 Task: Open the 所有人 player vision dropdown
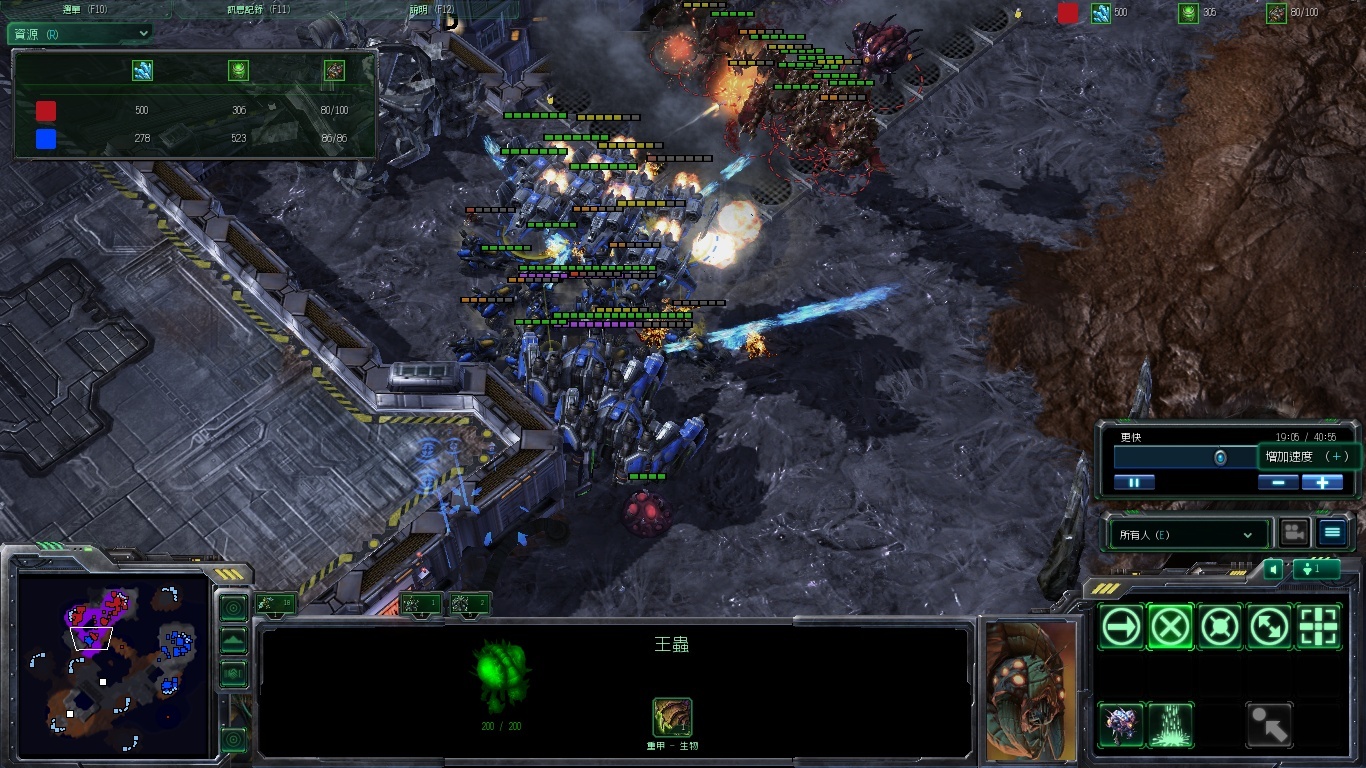[1185, 535]
